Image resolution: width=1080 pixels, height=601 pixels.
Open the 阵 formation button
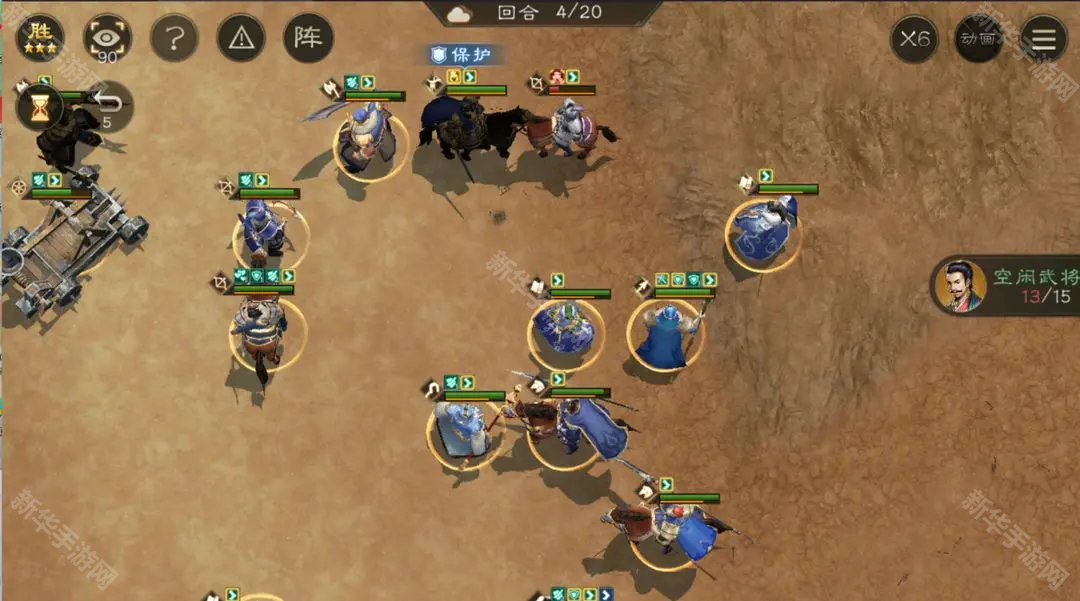(x=308, y=38)
